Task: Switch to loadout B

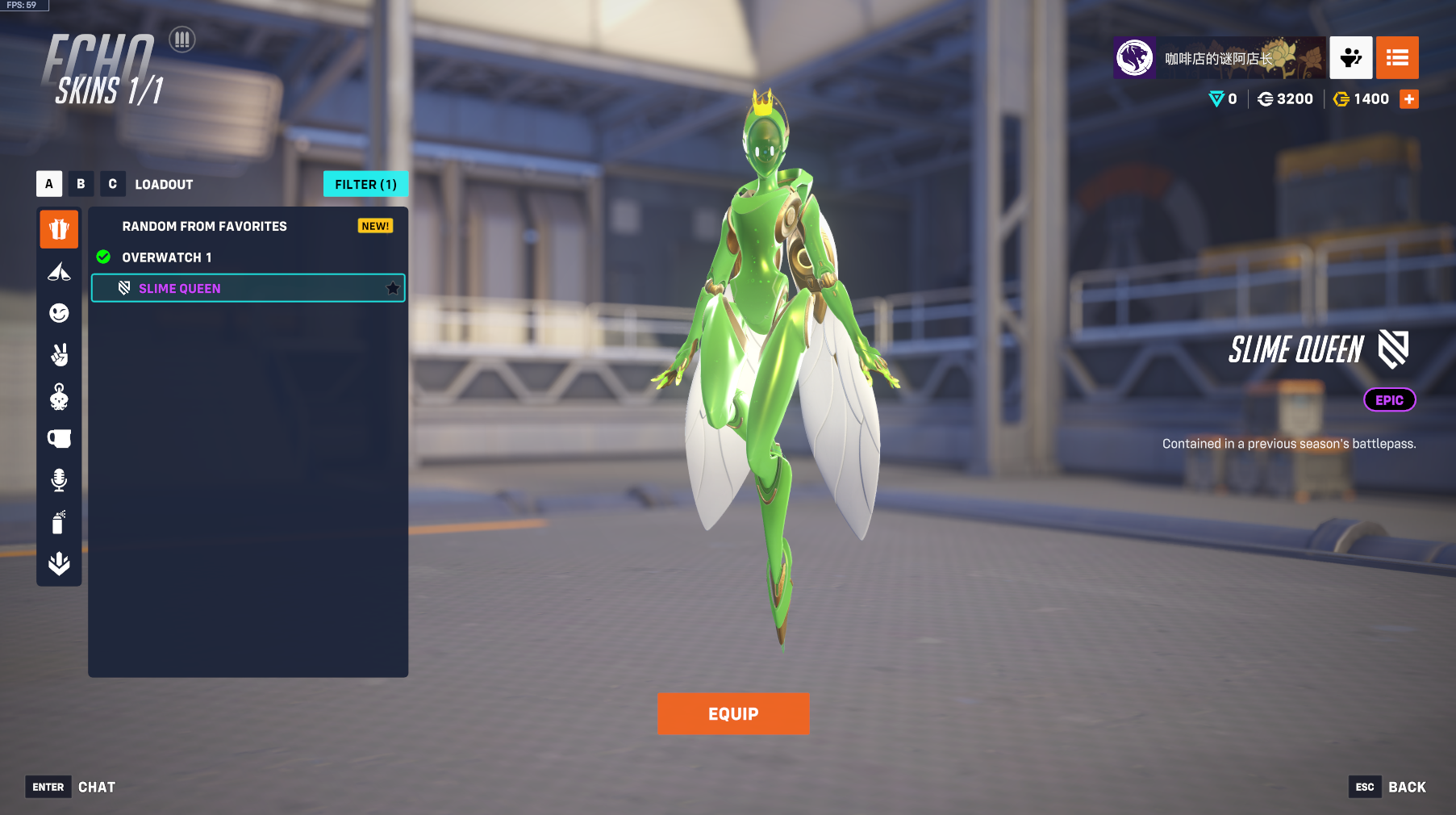Action: [81, 184]
